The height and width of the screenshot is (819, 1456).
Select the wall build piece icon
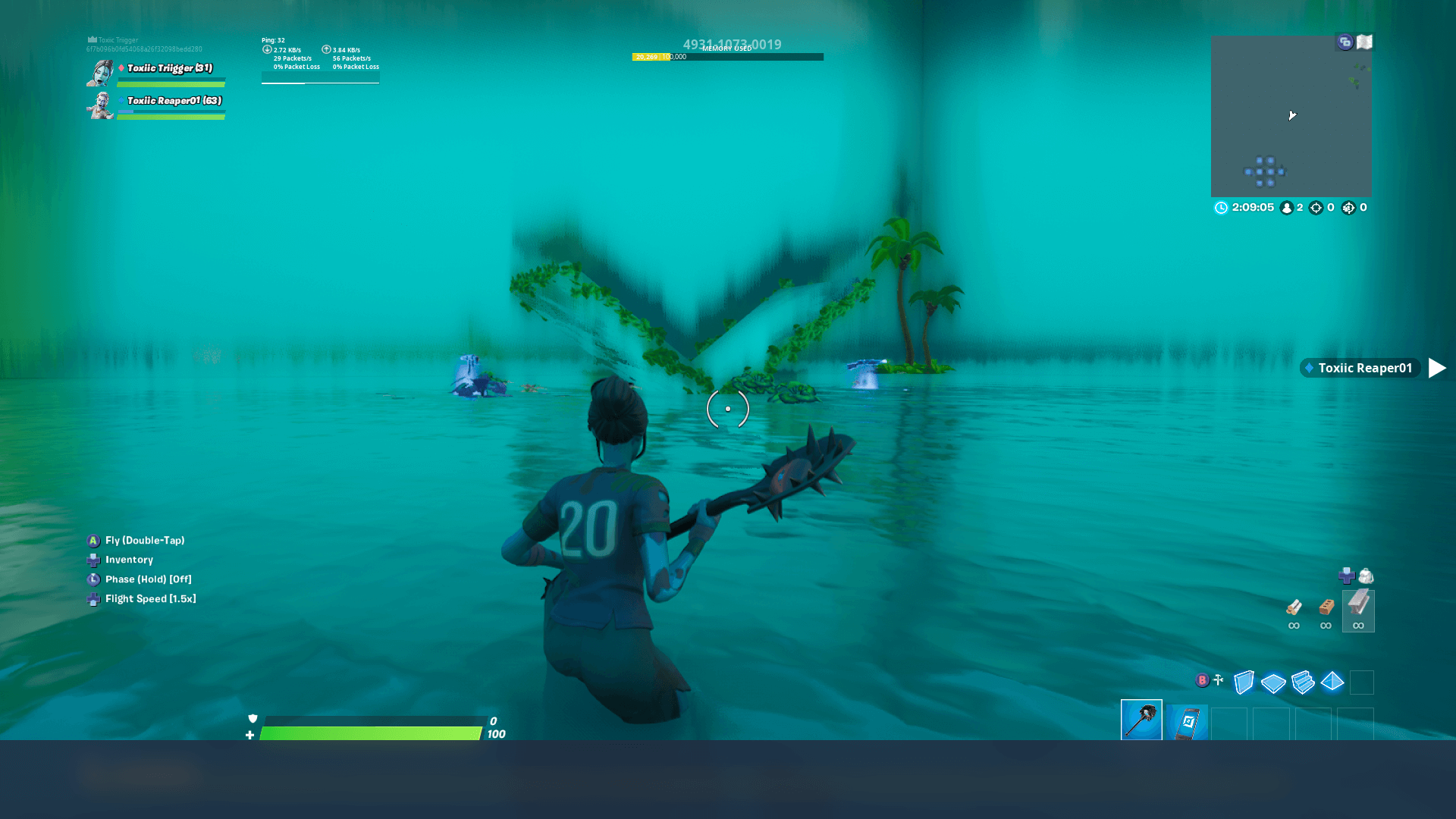(x=1244, y=682)
